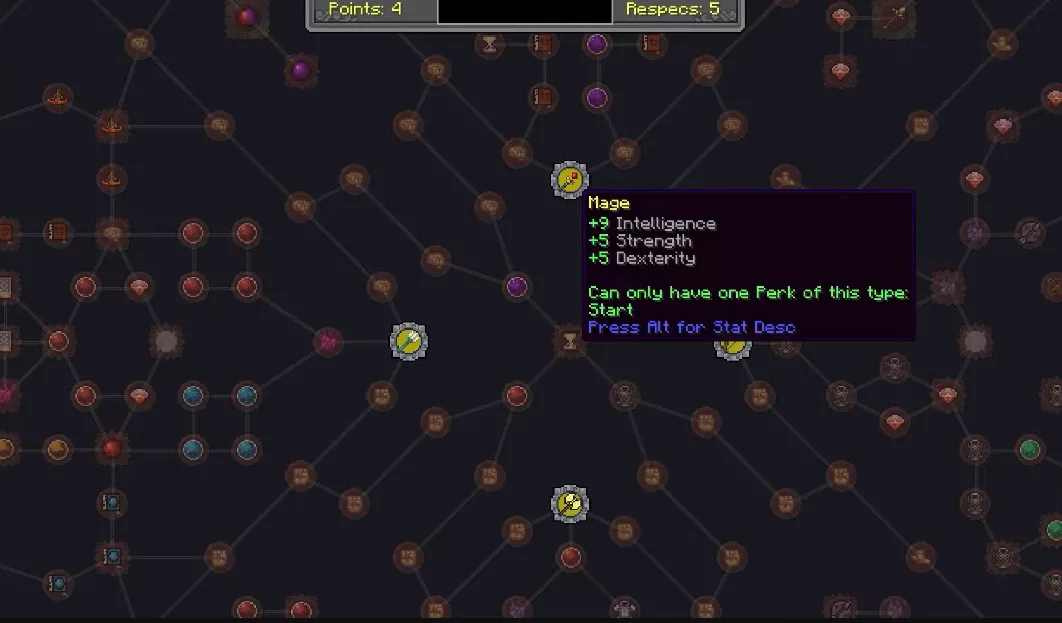Allocate the purple orb left of the tooltip
Image resolution: width=1062 pixels, height=623 pixels.
(516, 287)
